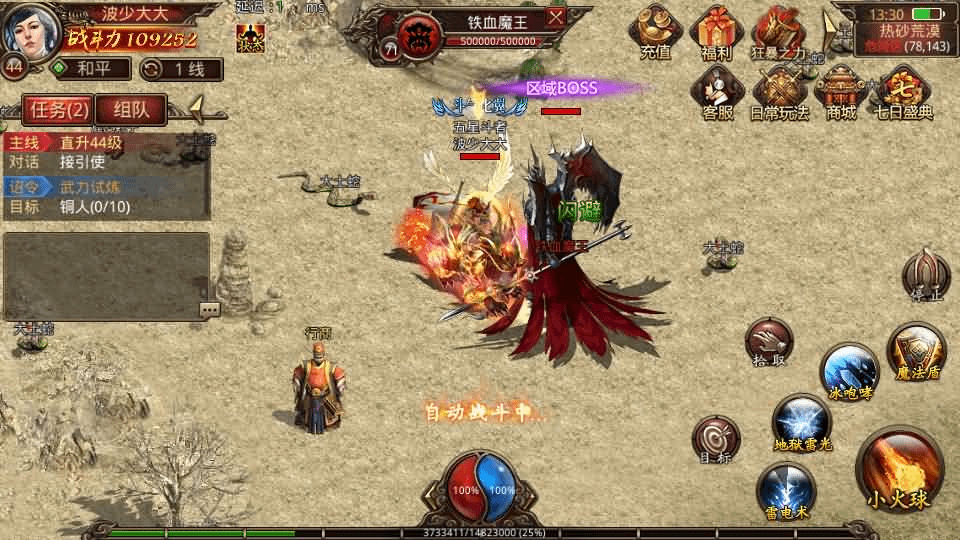Image resolution: width=960 pixels, height=540 pixels.
Task: Use the 雷电术 thunder skill
Action: pyautogui.click(x=786, y=490)
